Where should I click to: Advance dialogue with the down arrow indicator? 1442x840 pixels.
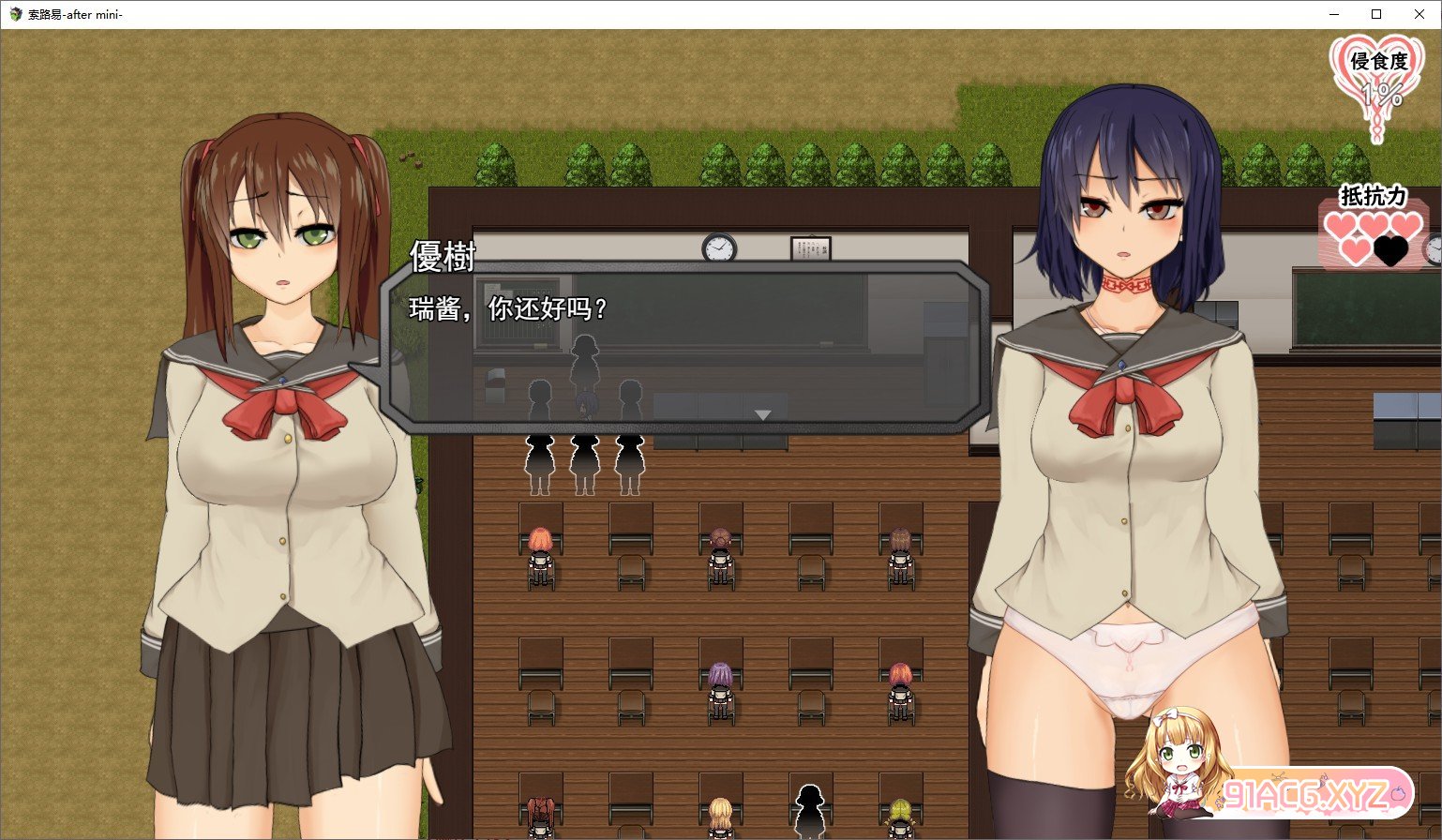point(762,414)
